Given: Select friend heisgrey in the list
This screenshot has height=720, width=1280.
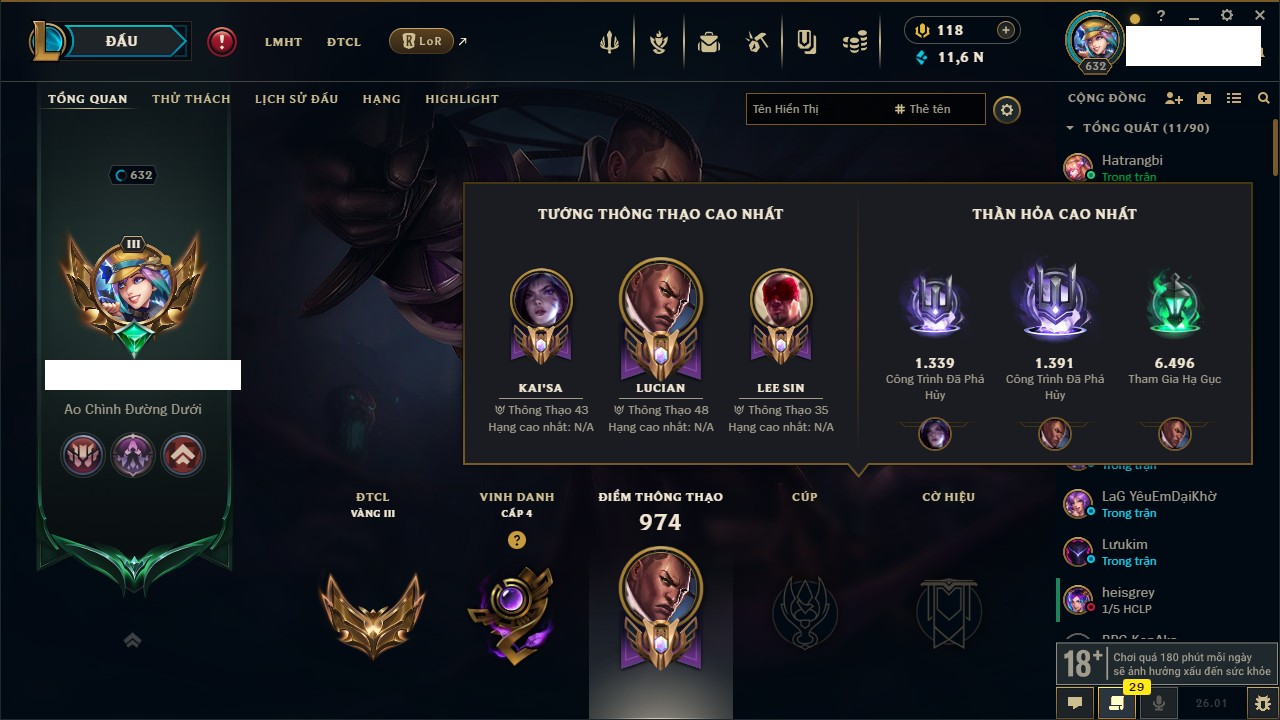Looking at the screenshot, I should (x=1127, y=593).
